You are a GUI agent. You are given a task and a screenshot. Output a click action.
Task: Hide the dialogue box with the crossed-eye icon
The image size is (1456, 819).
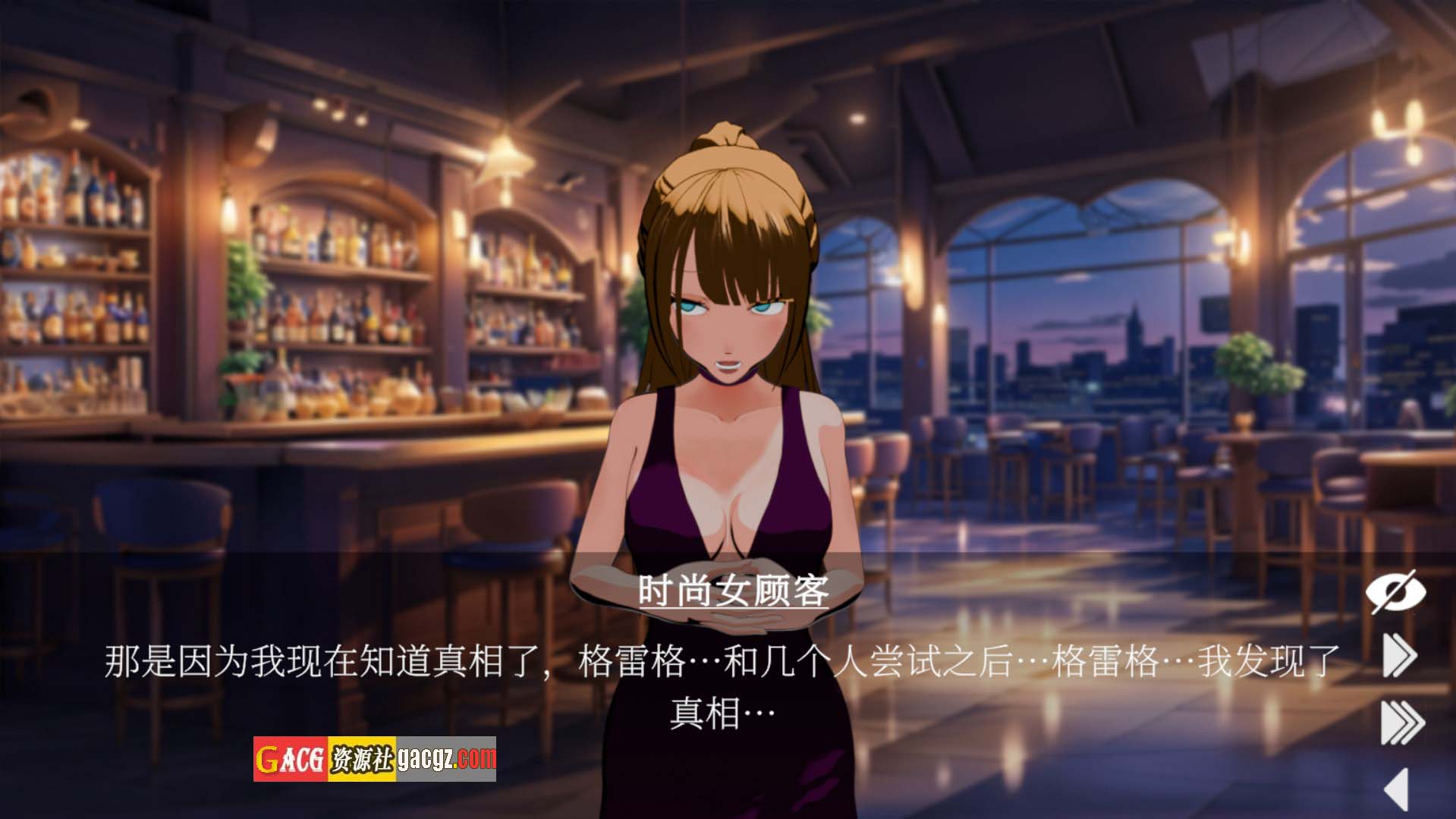click(x=1395, y=591)
